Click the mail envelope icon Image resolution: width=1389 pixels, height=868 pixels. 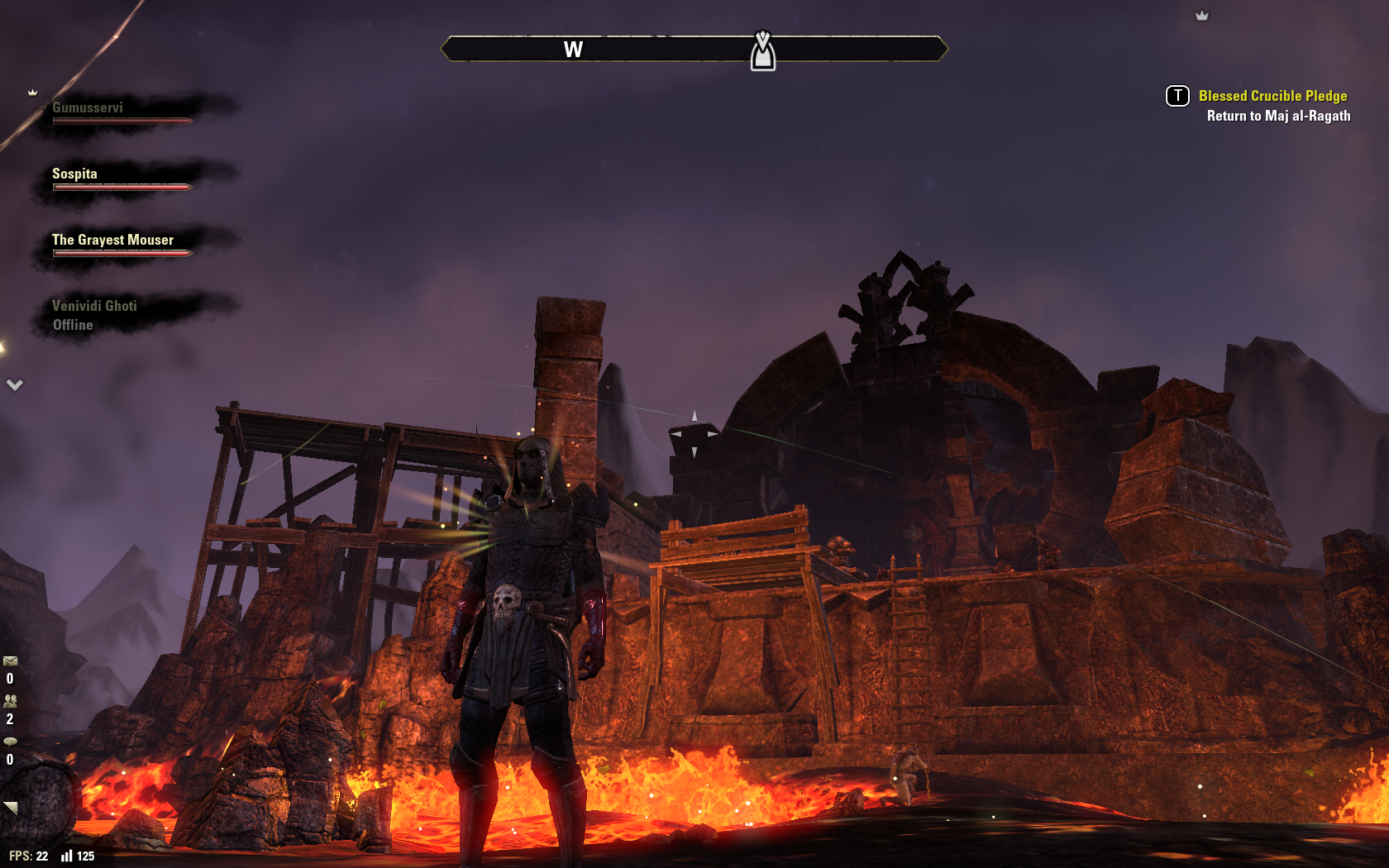pos(10,661)
